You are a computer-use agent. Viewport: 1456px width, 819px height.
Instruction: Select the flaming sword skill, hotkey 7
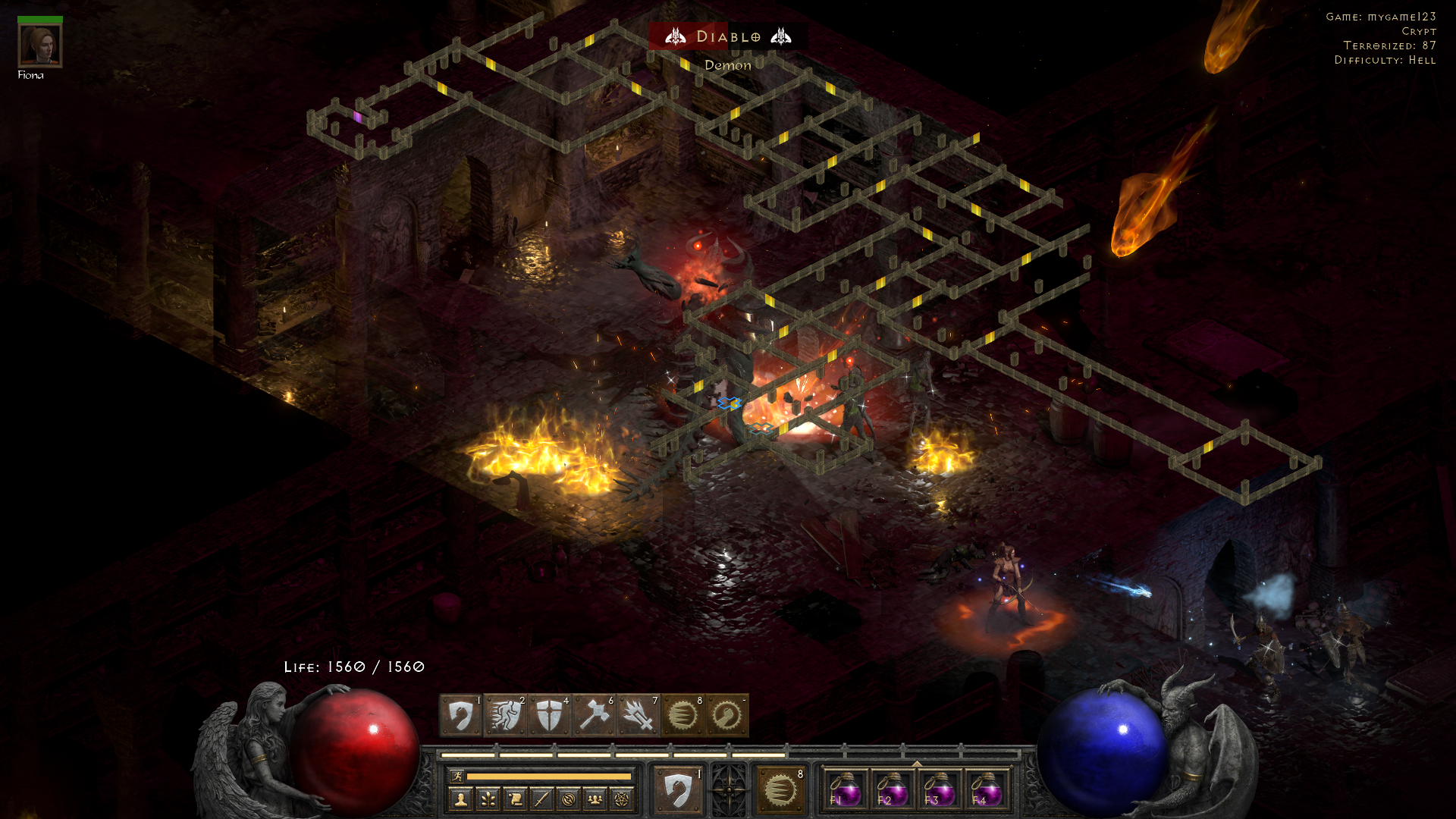click(x=638, y=715)
